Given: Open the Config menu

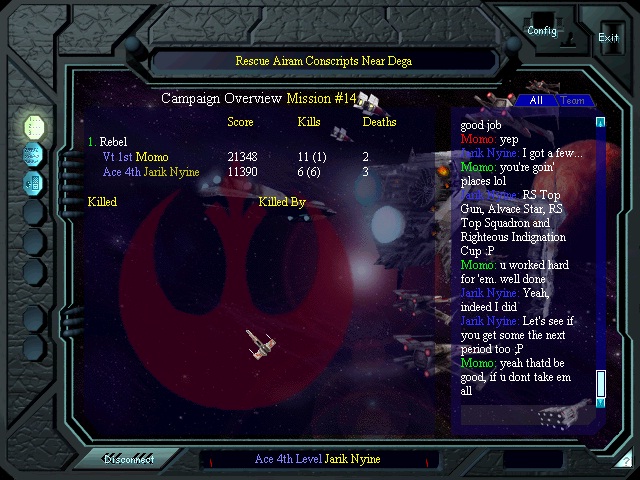Looking at the screenshot, I should [x=542, y=30].
